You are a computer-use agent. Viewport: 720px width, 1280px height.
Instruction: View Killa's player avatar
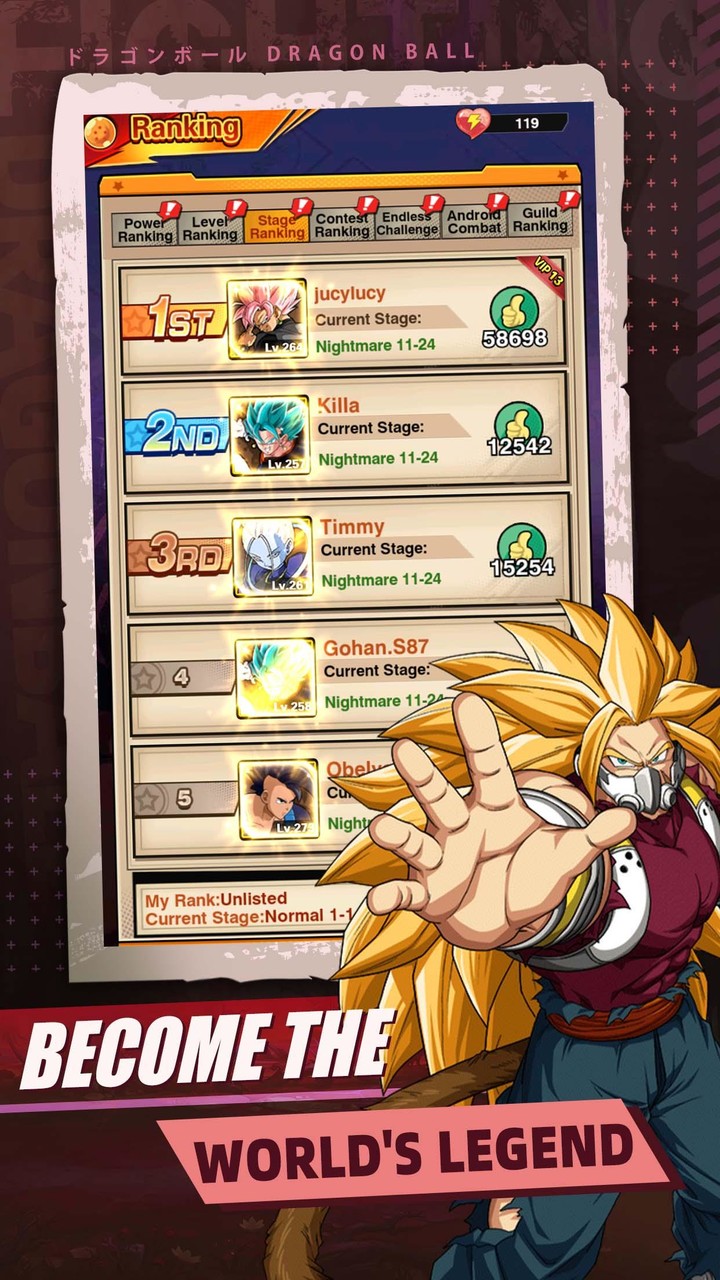coord(269,435)
